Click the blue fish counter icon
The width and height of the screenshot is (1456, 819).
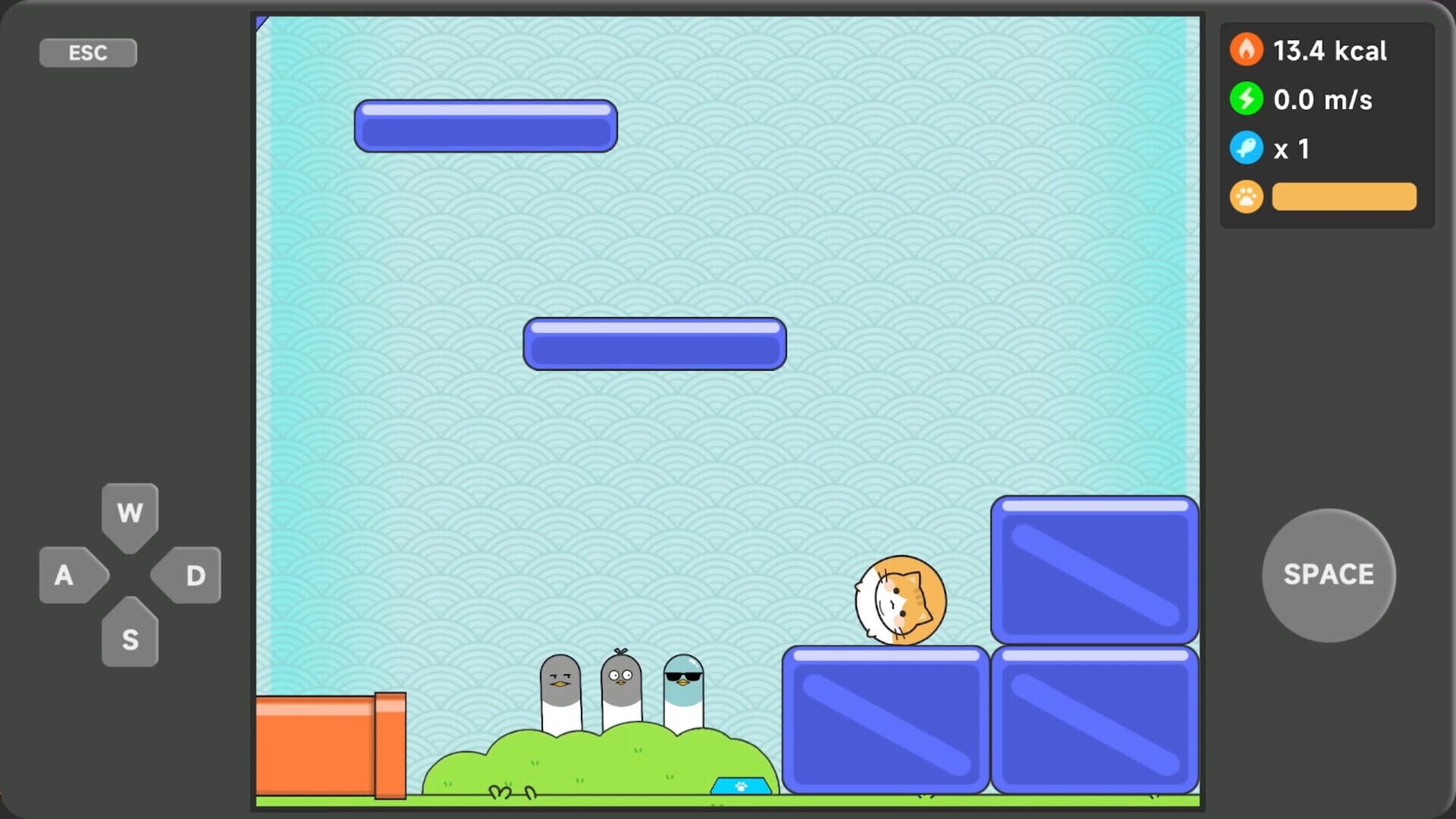point(1246,148)
